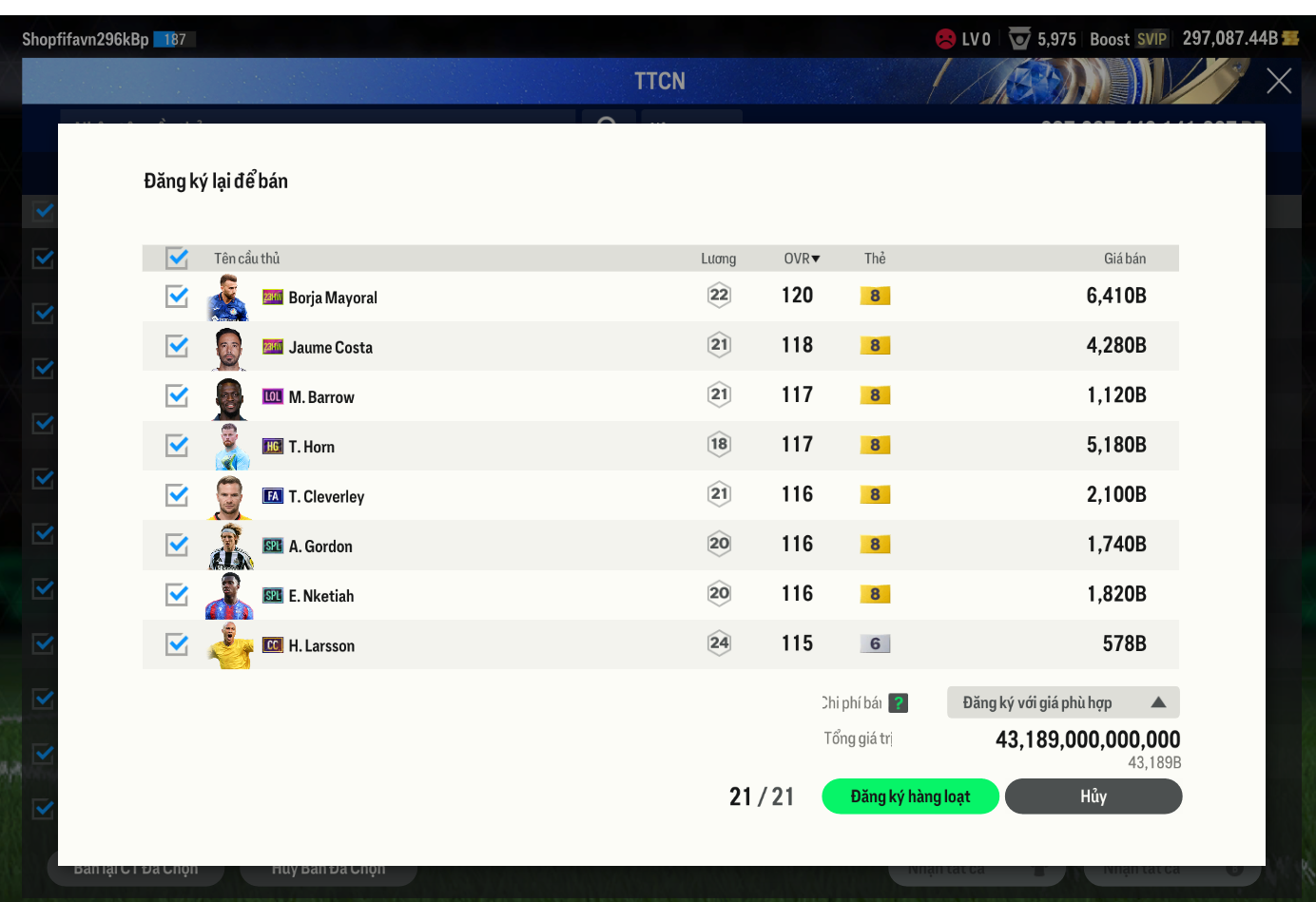The width and height of the screenshot is (1316, 902).
Task: Open the Đăng ký với giá phù hợp dropdown
Action: [1063, 702]
